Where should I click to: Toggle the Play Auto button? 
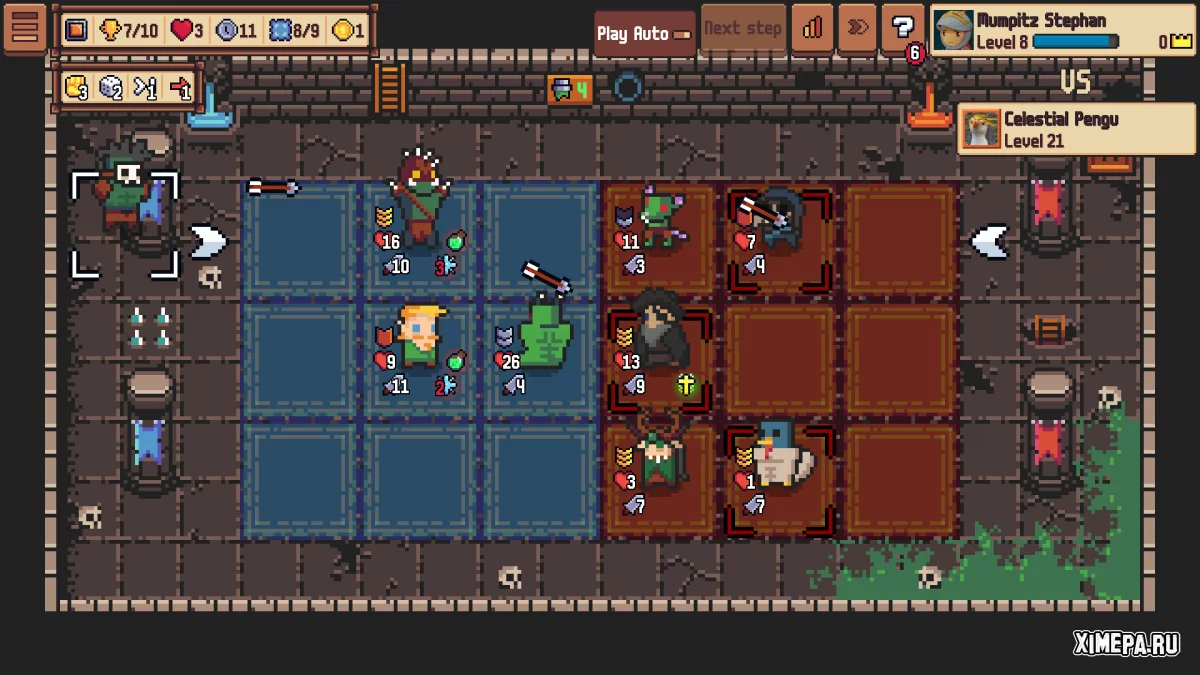click(x=644, y=33)
